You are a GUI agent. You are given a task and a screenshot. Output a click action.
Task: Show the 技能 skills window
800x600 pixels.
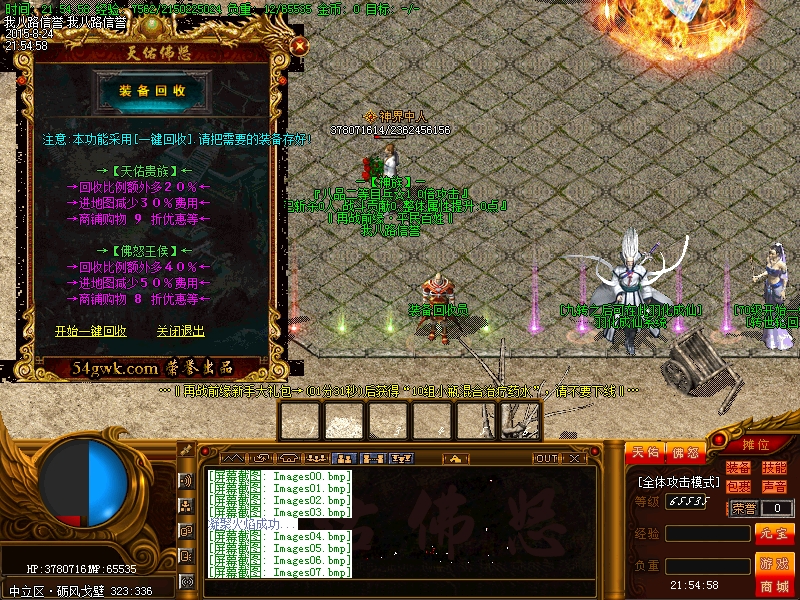[x=773, y=468]
